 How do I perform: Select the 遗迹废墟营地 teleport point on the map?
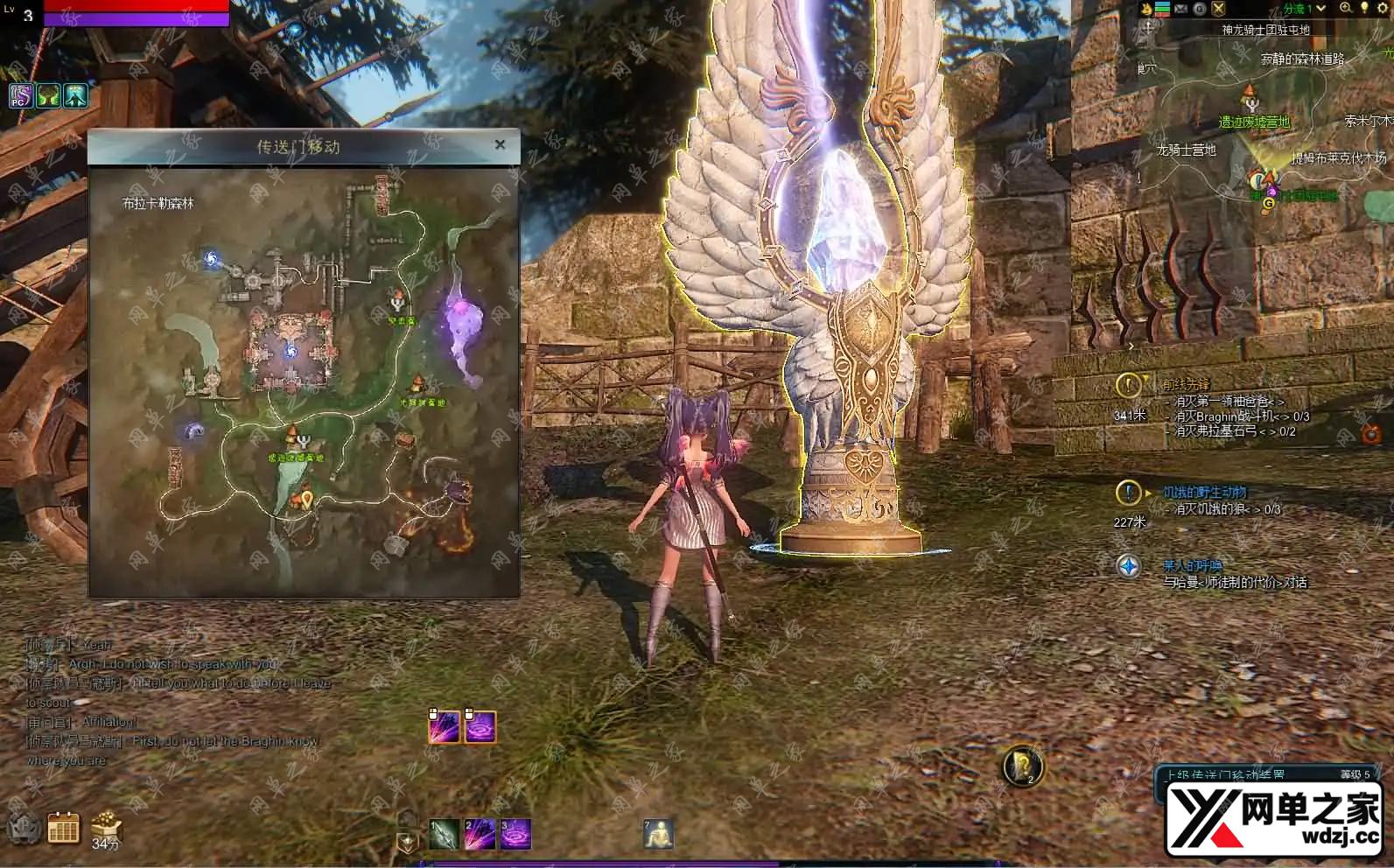coord(292,437)
